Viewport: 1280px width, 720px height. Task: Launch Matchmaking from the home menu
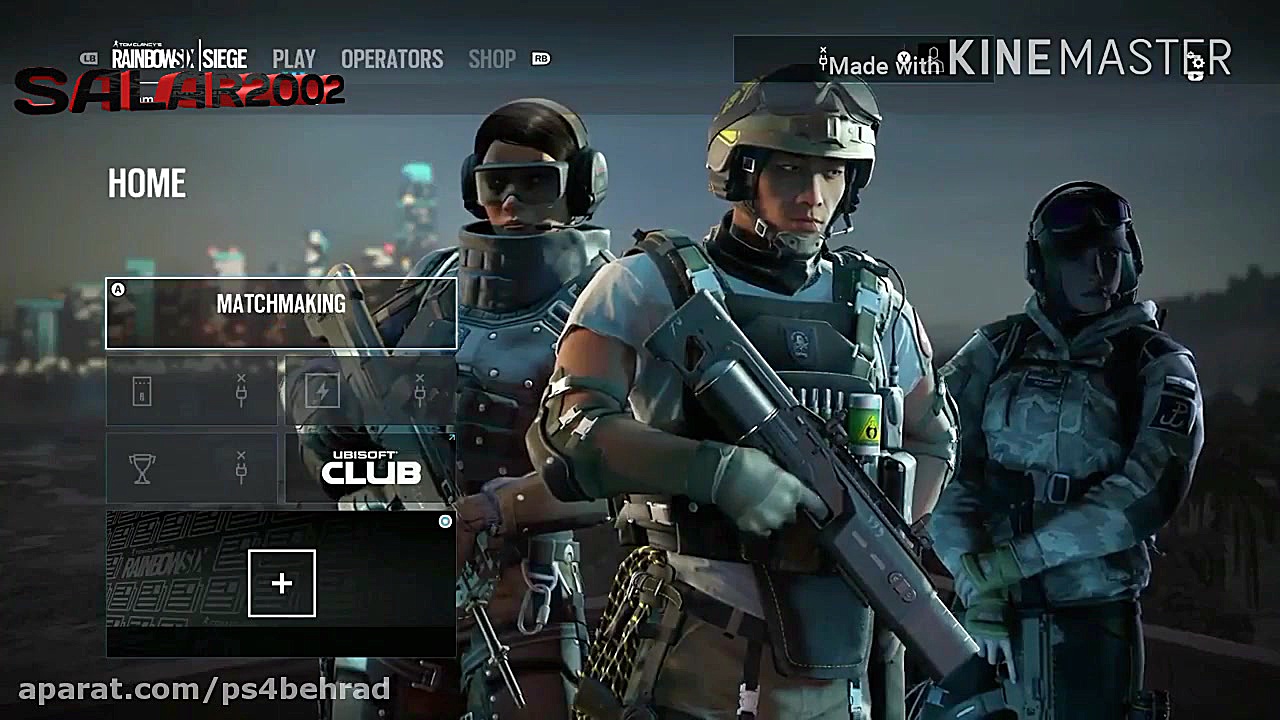click(280, 304)
